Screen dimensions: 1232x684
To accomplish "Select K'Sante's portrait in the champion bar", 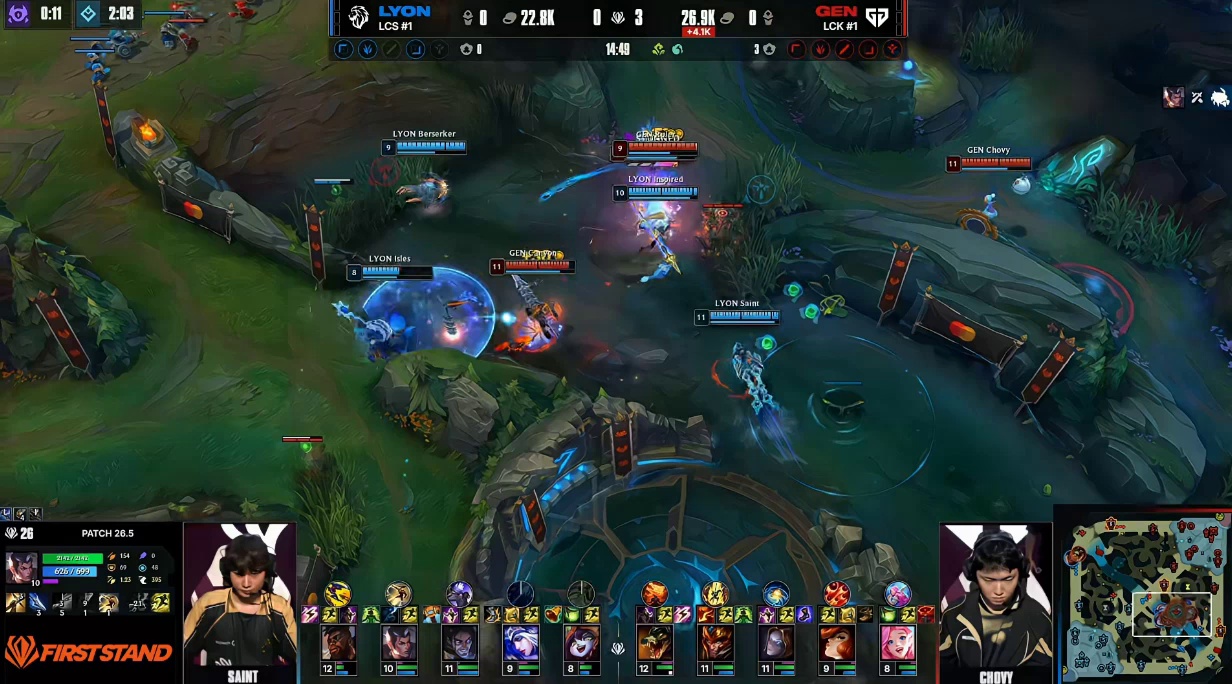I will point(338,643).
